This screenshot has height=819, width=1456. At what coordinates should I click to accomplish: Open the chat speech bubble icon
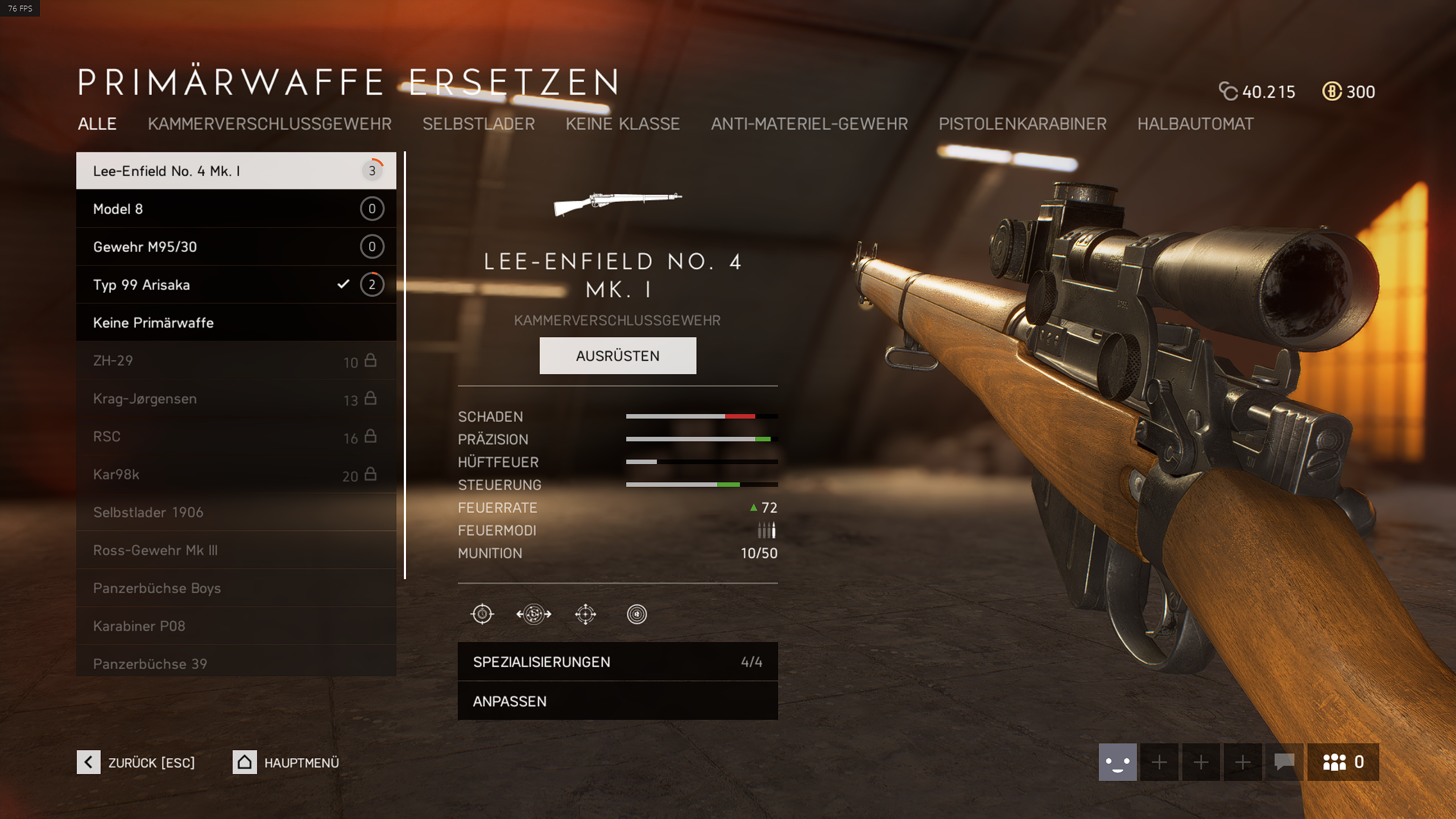point(1284,762)
